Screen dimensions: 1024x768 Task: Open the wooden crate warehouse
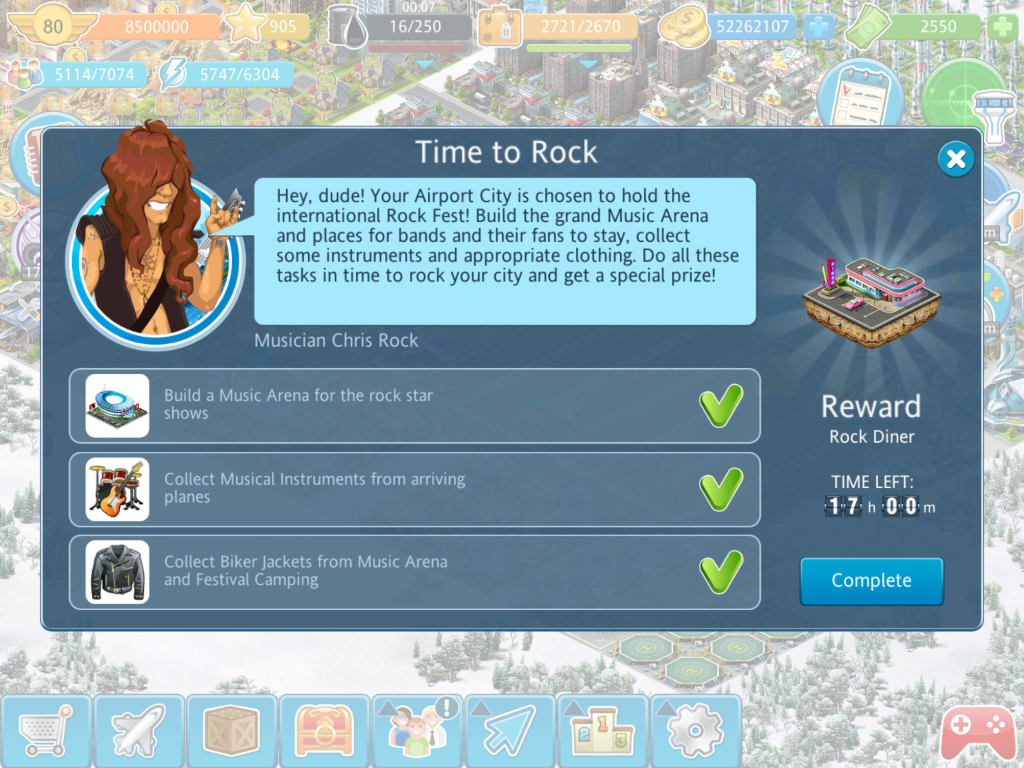tap(231, 733)
